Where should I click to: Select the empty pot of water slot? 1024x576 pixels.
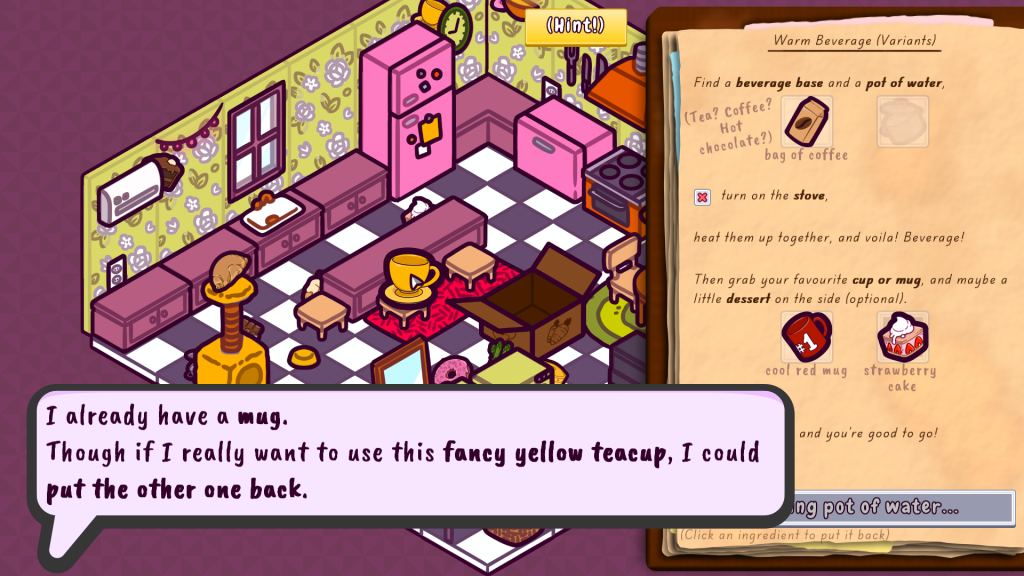902,122
